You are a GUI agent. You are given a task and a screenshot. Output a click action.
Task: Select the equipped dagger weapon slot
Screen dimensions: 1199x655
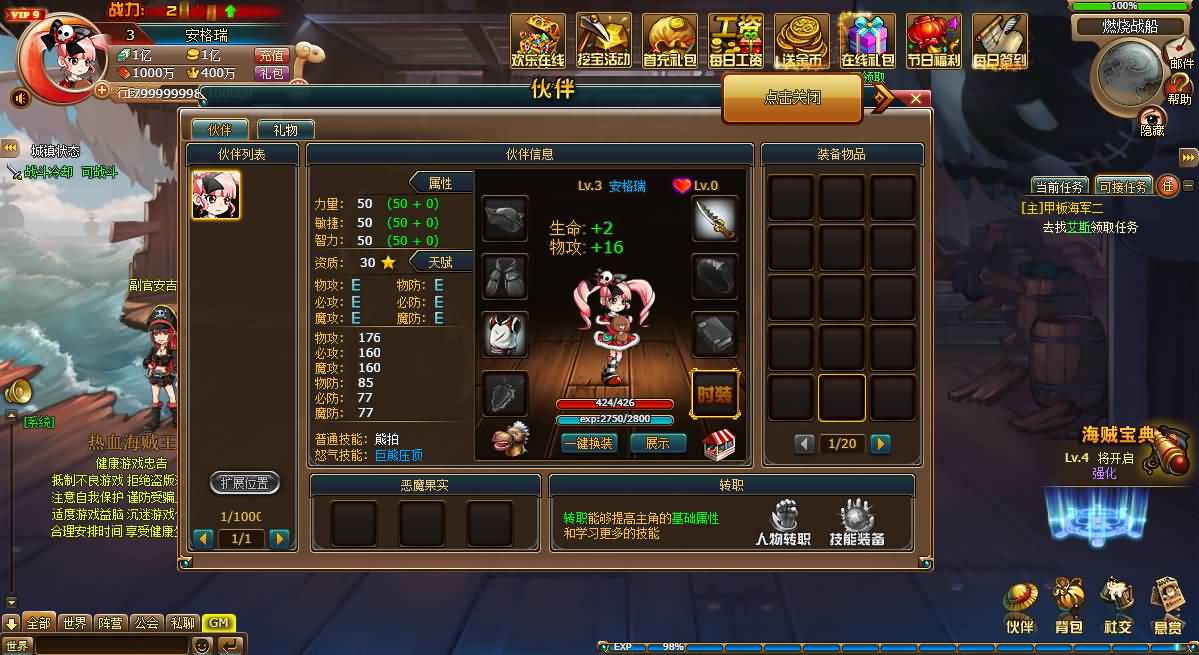tap(714, 218)
